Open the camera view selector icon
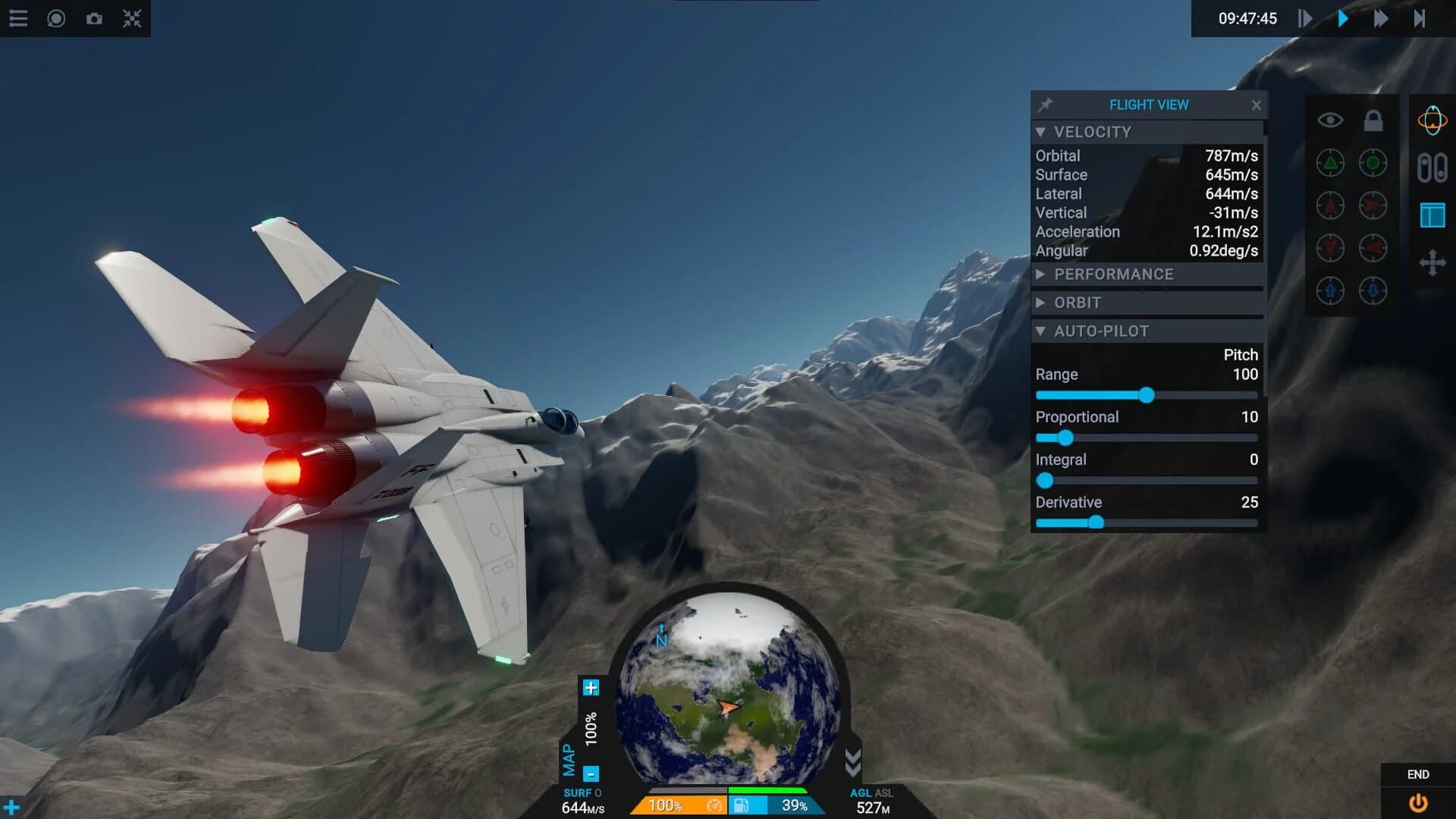This screenshot has width=1456, height=819. point(55,18)
